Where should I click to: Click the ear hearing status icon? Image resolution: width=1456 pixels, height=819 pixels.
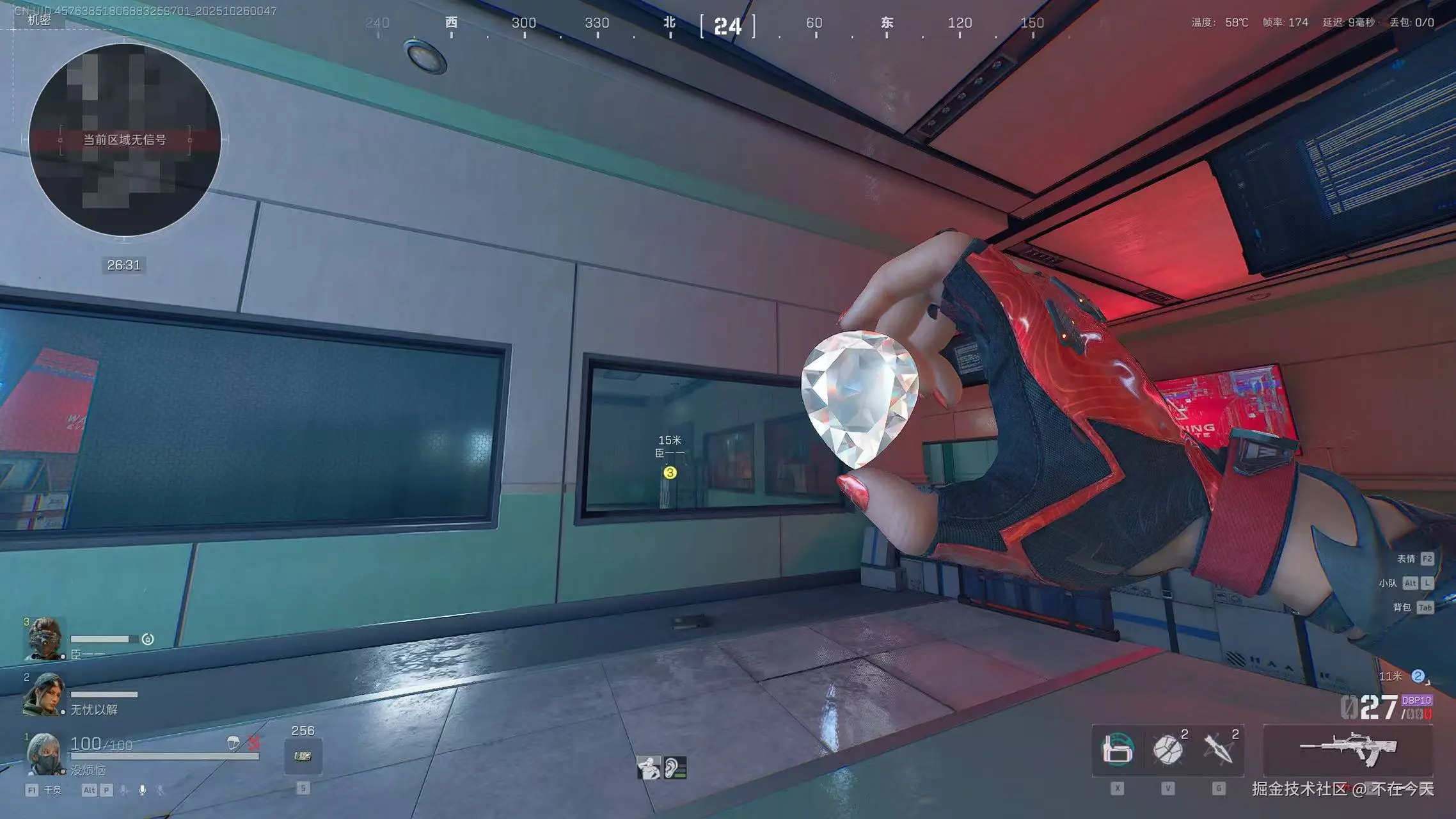(x=675, y=767)
